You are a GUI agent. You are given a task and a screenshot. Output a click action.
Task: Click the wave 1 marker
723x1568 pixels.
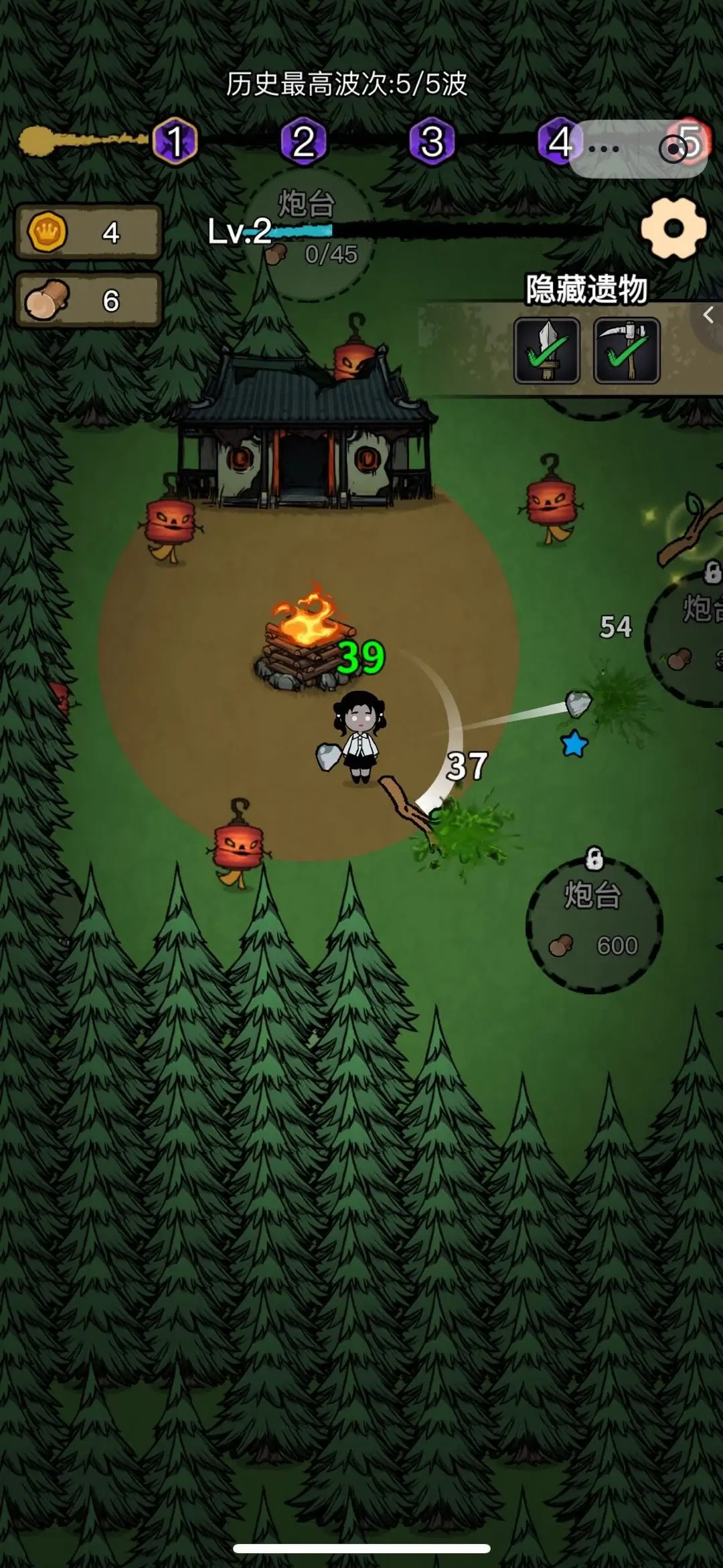coord(175,141)
